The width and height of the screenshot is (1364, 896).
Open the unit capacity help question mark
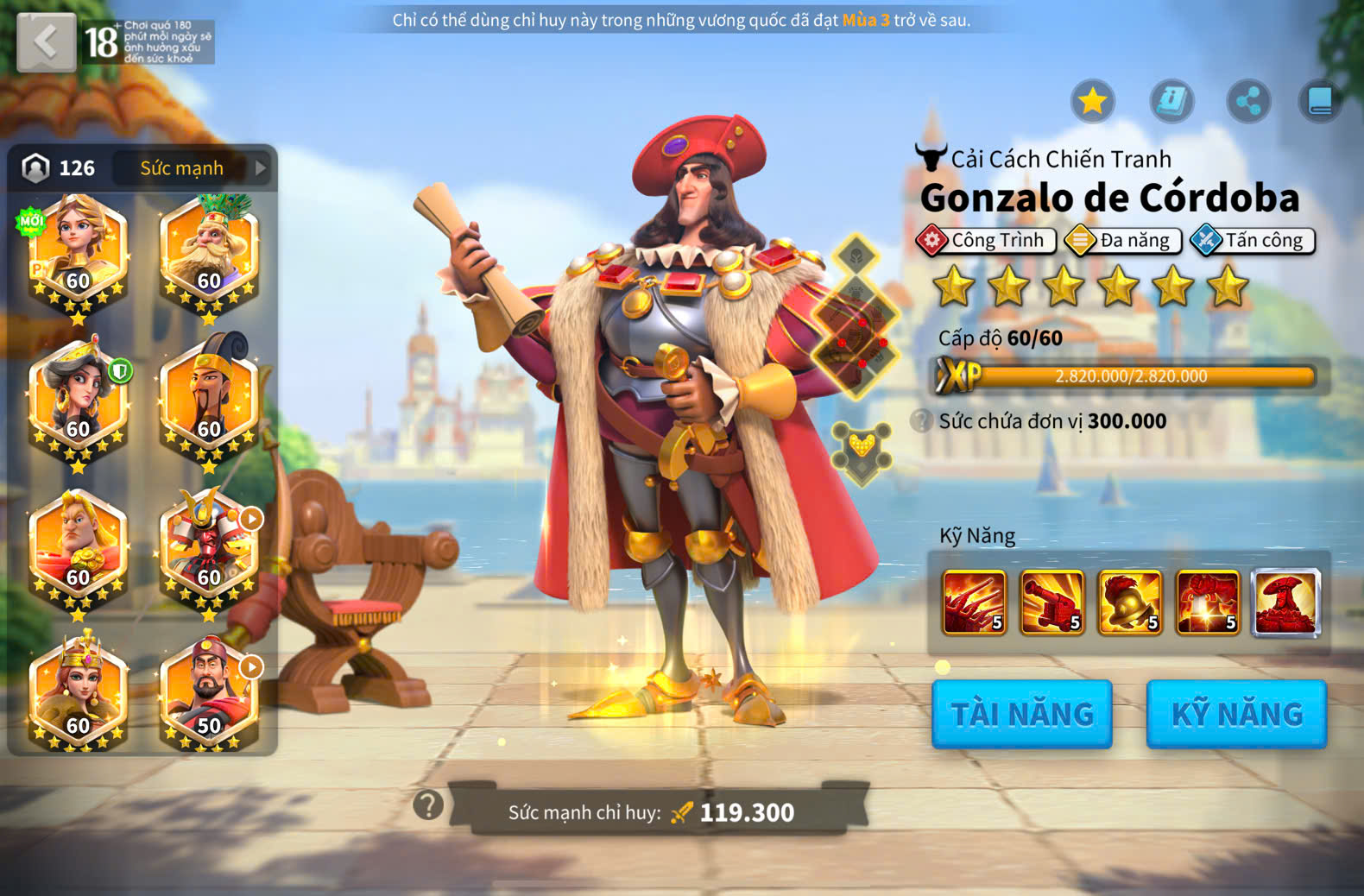[x=922, y=421]
